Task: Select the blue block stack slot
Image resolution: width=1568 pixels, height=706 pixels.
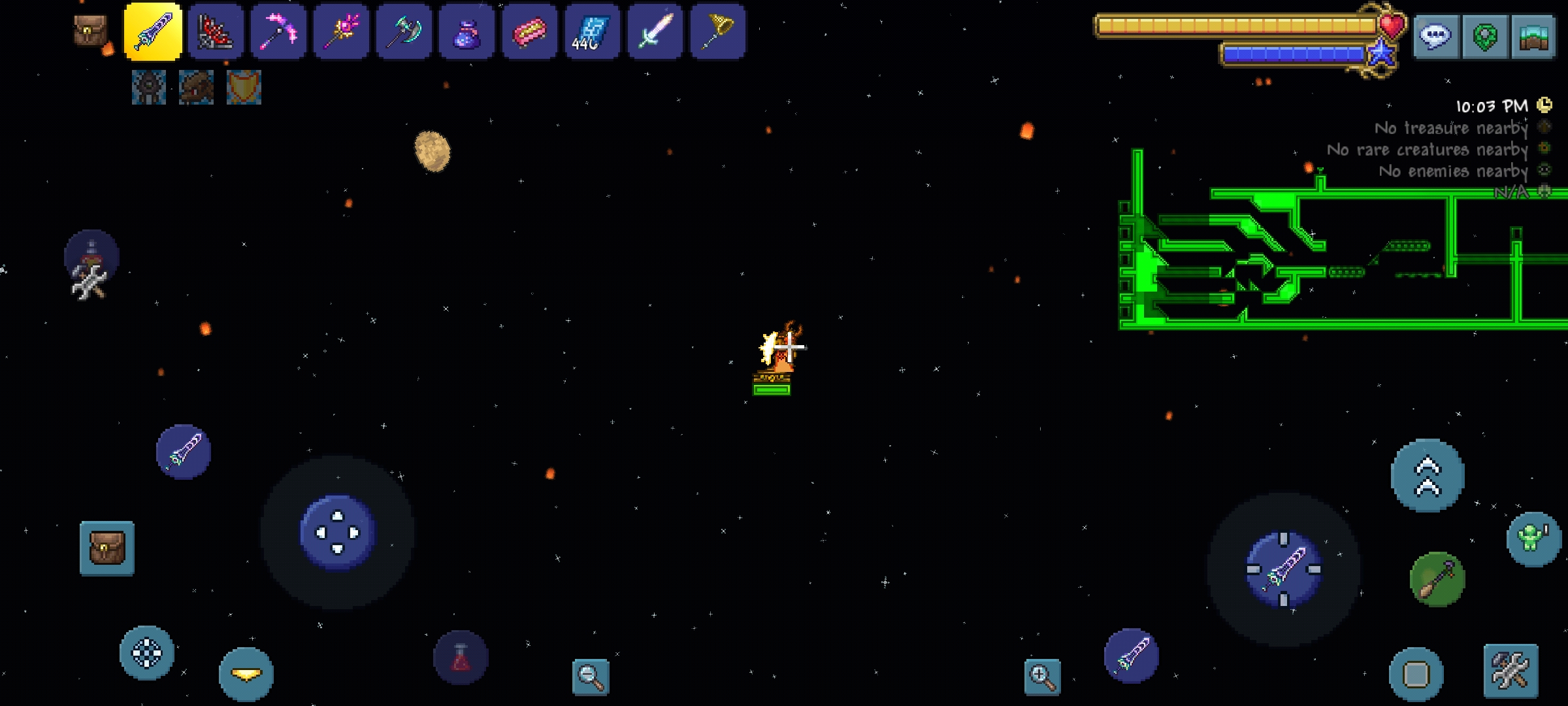Action: click(x=592, y=31)
